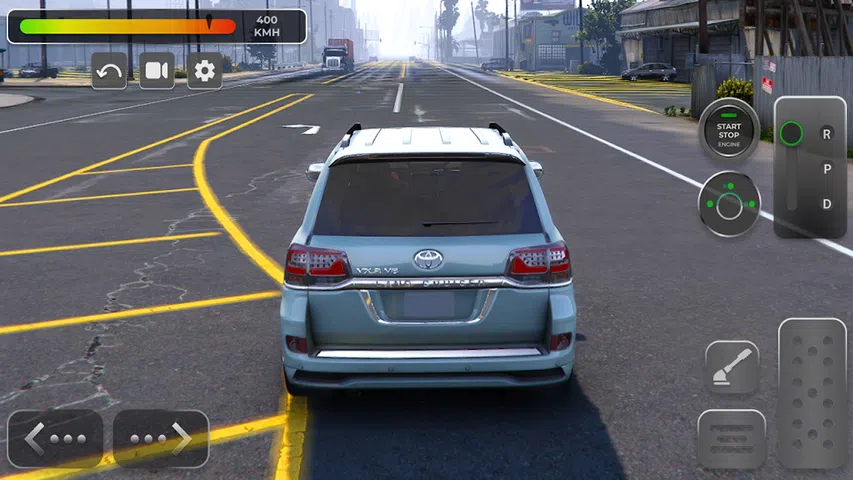Image resolution: width=853 pixels, height=480 pixels.
Task: Steer right with the right arrow button
Action: [x=161, y=438]
